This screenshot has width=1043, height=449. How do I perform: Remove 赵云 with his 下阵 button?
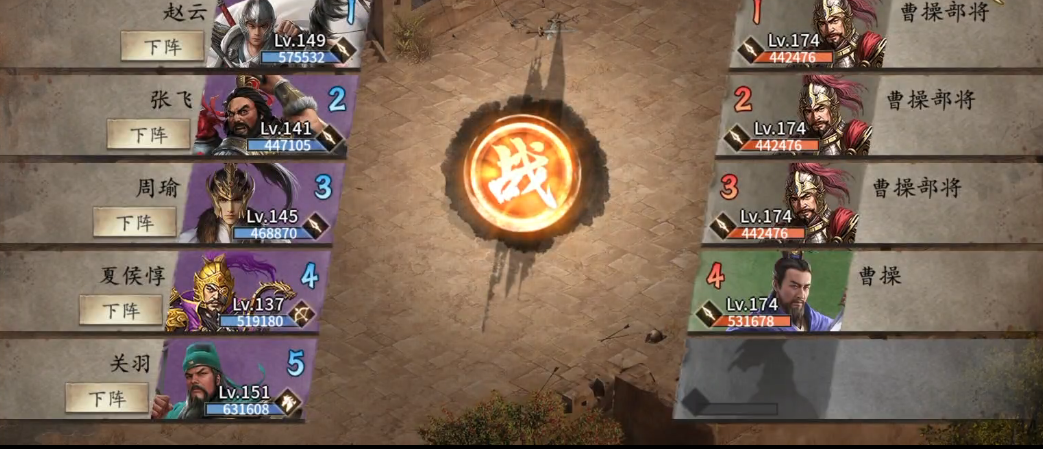tap(162, 46)
